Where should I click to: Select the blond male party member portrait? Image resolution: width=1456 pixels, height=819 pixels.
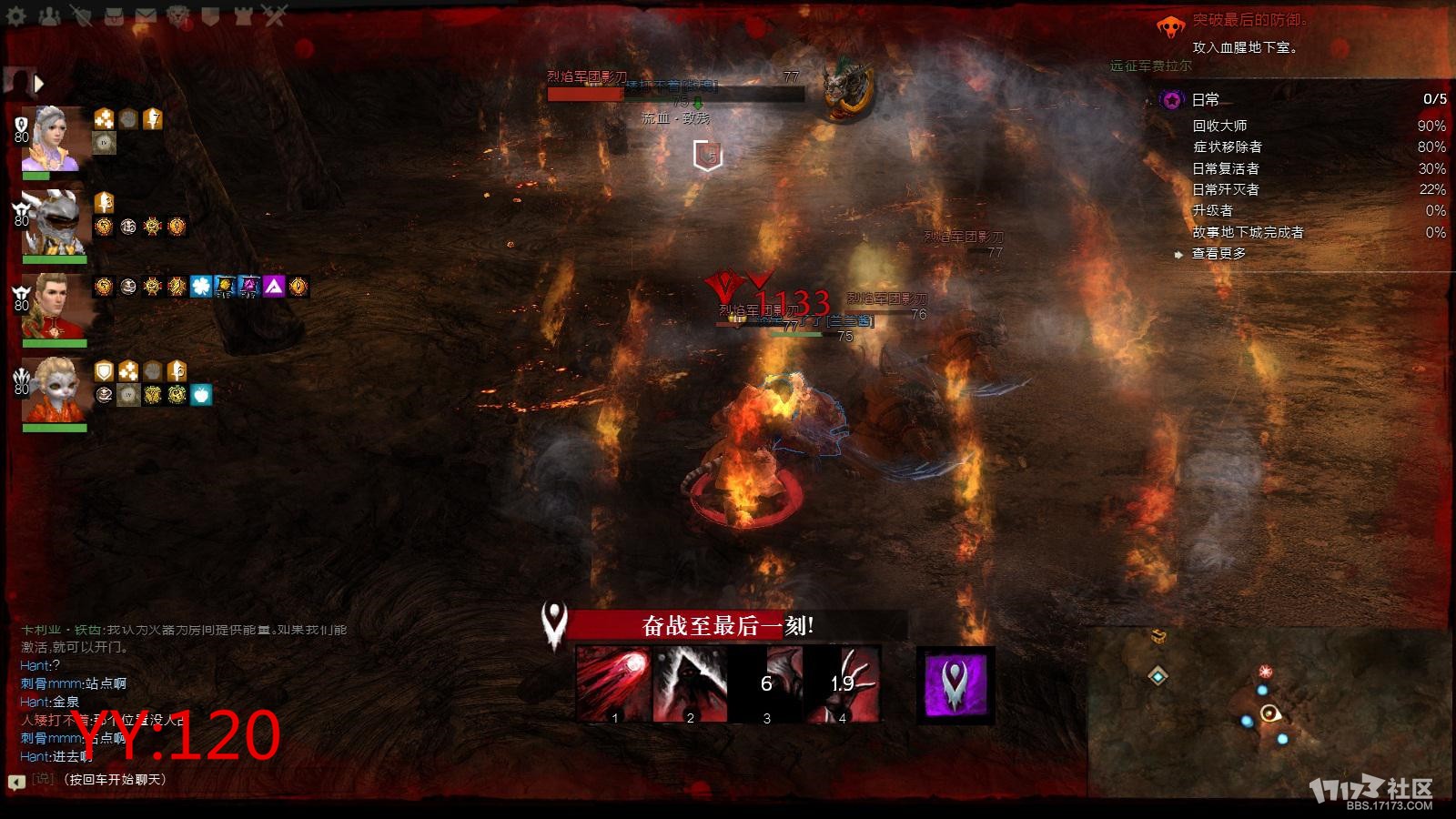[55, 307]
